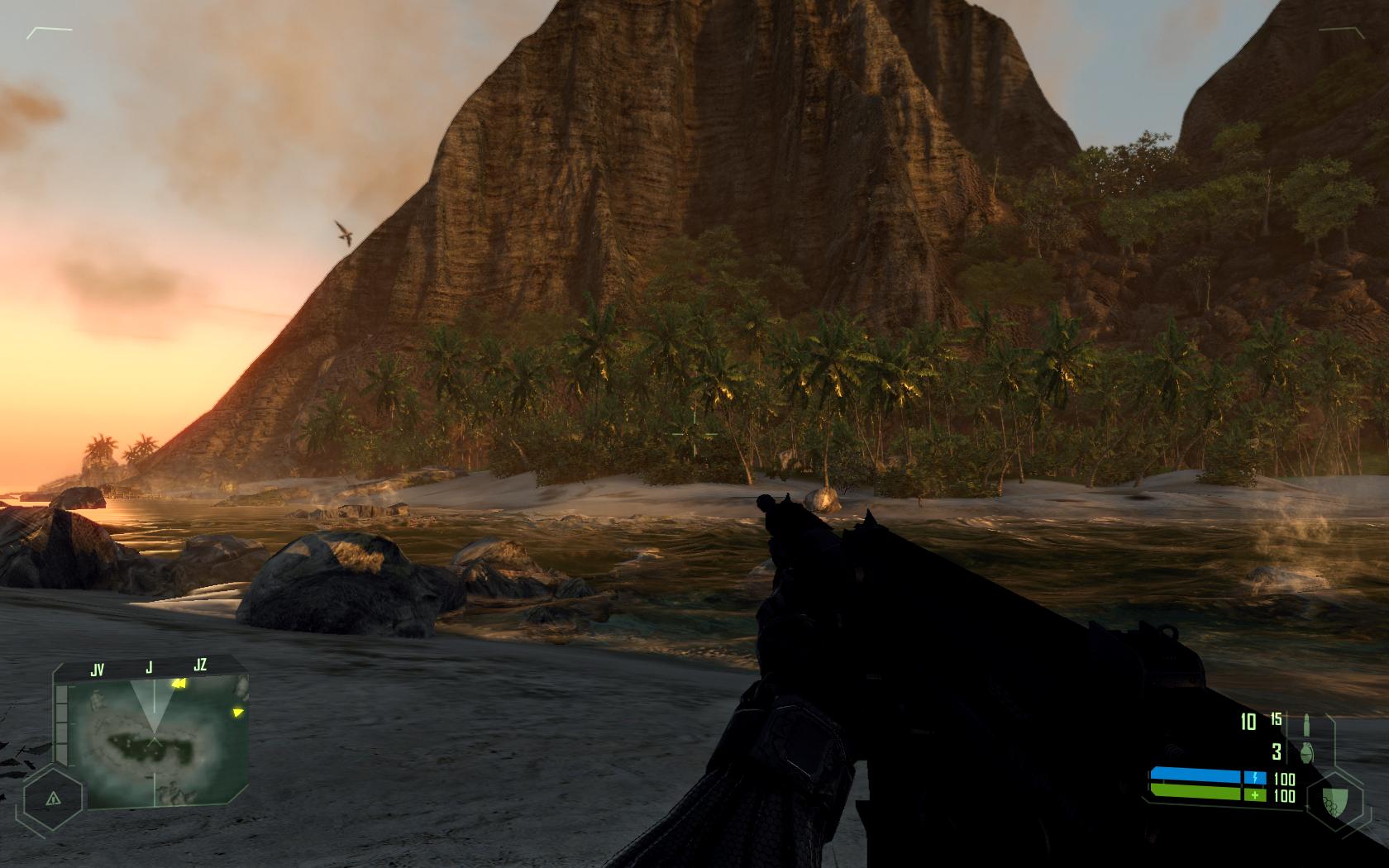1389x868 pixels.
Task: Select the warning triangle hexagon icon
Action: pyautogui.click(x=53, y=799)
